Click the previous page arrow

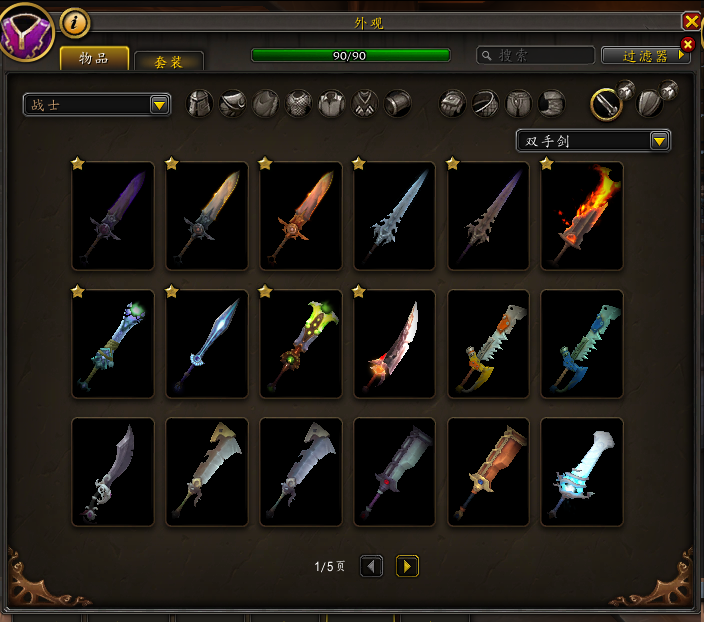coord(371,567)
